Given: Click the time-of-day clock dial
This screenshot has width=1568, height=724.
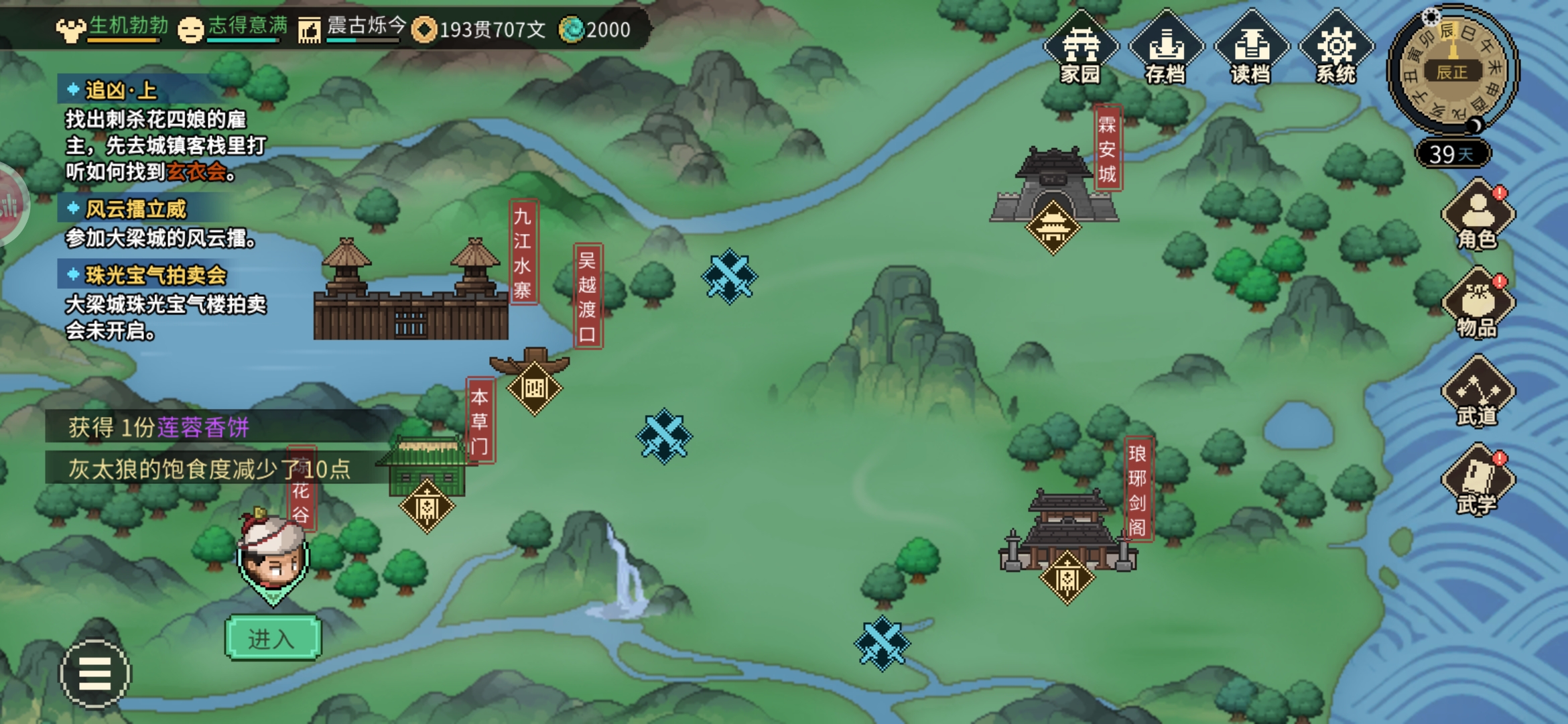Looking at the screenshot, I should (1452, 70).
